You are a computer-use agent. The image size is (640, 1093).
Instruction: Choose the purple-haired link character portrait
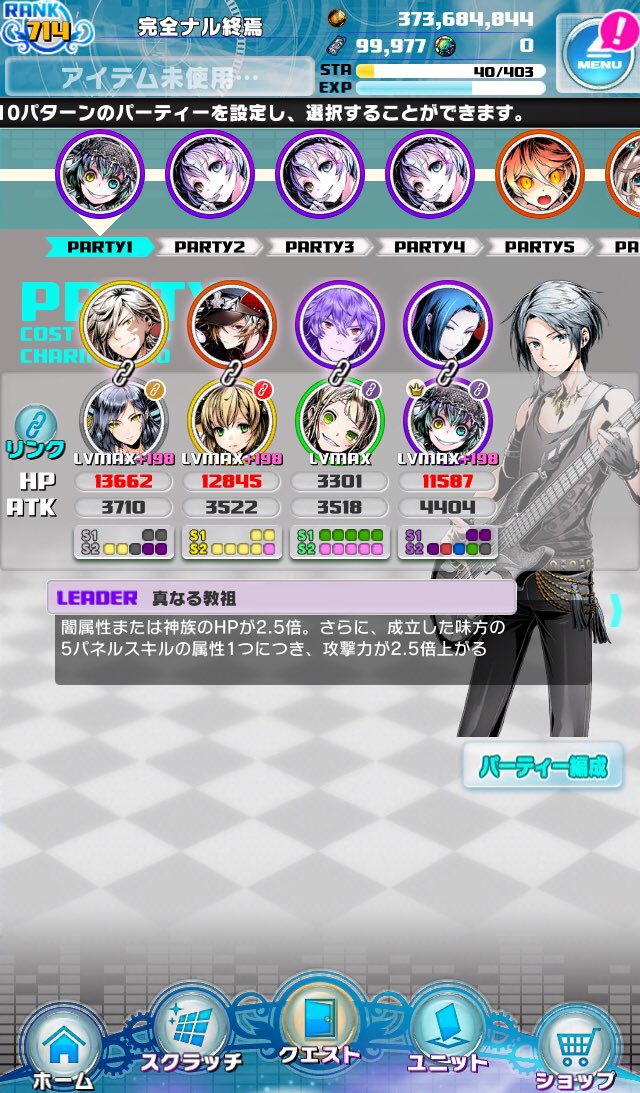[340, 325]
